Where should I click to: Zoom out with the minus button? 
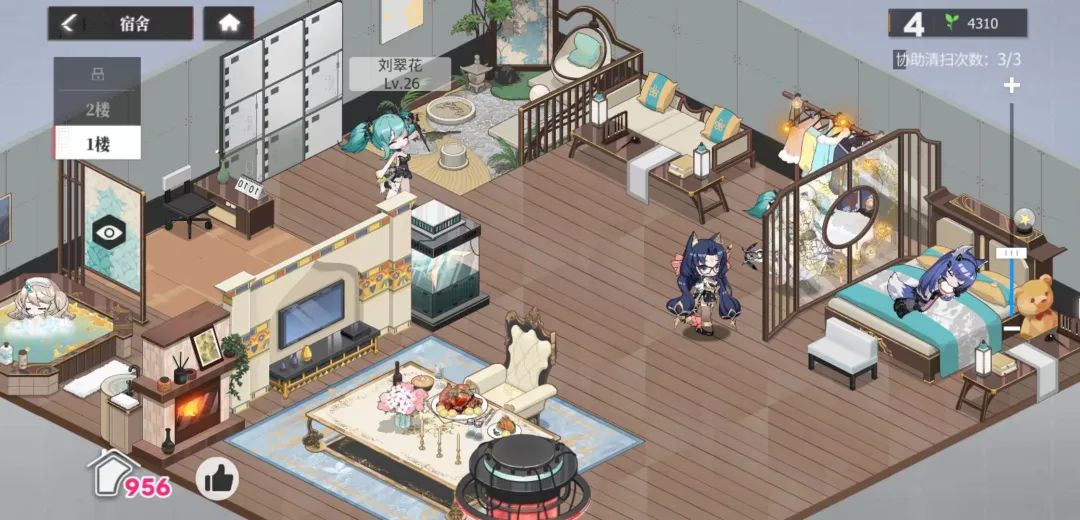(1012, 327)
